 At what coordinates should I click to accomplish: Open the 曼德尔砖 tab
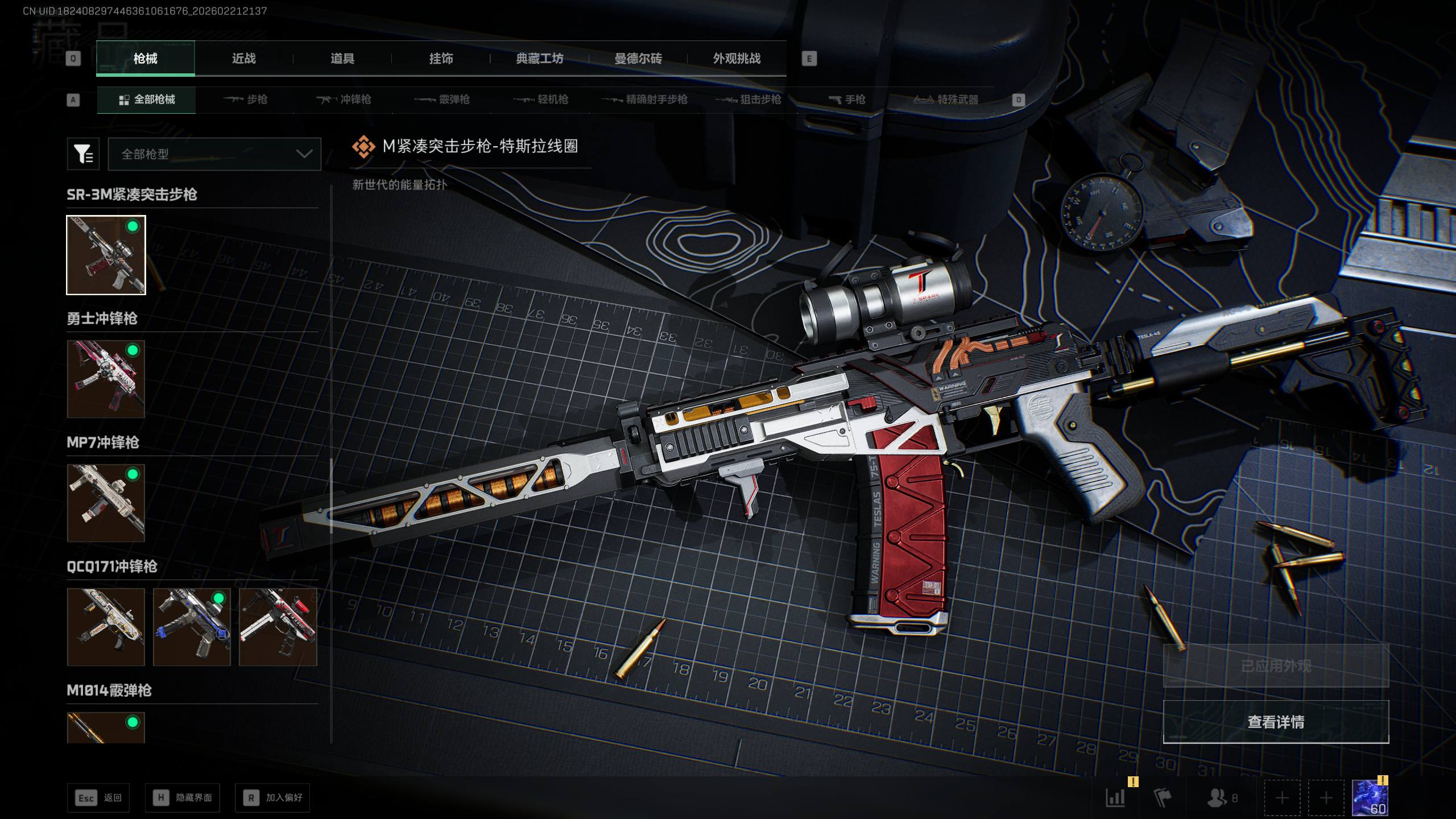(x=638, y=59)
